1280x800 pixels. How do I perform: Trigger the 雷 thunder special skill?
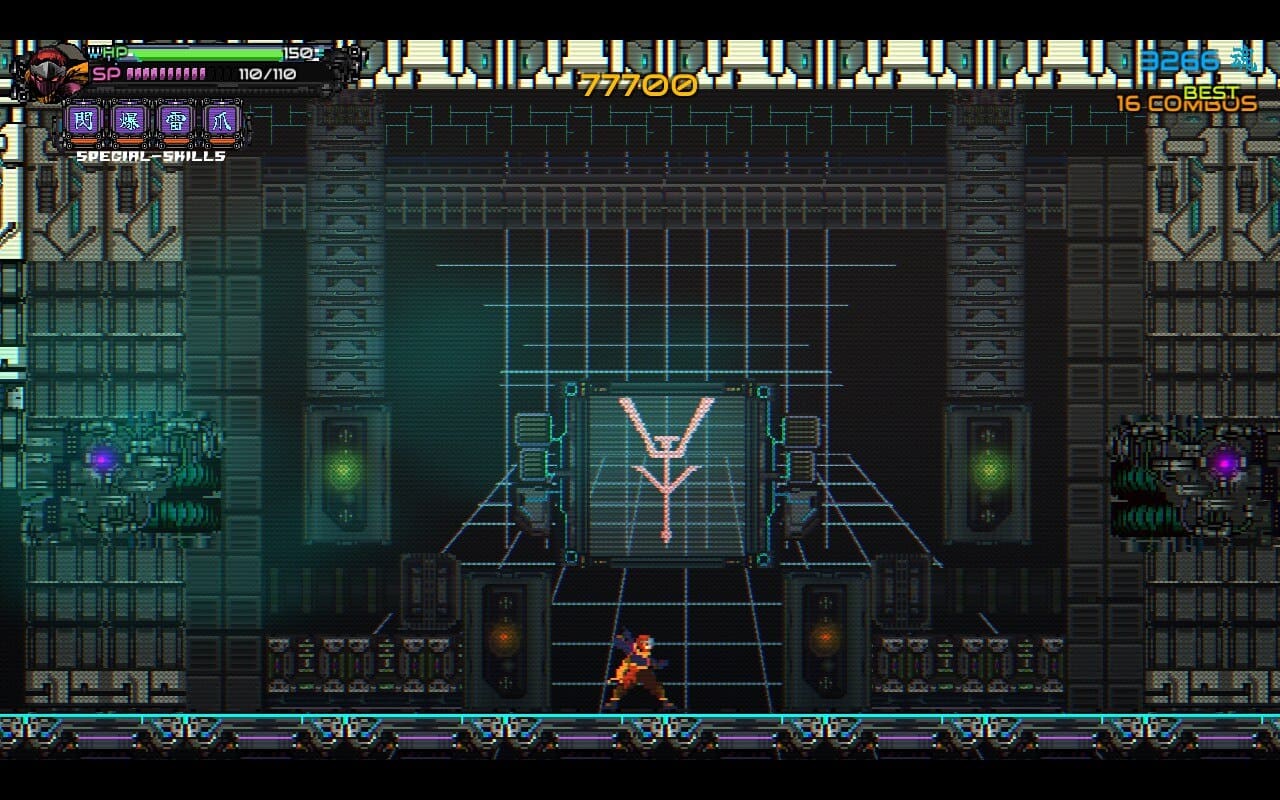174,121
